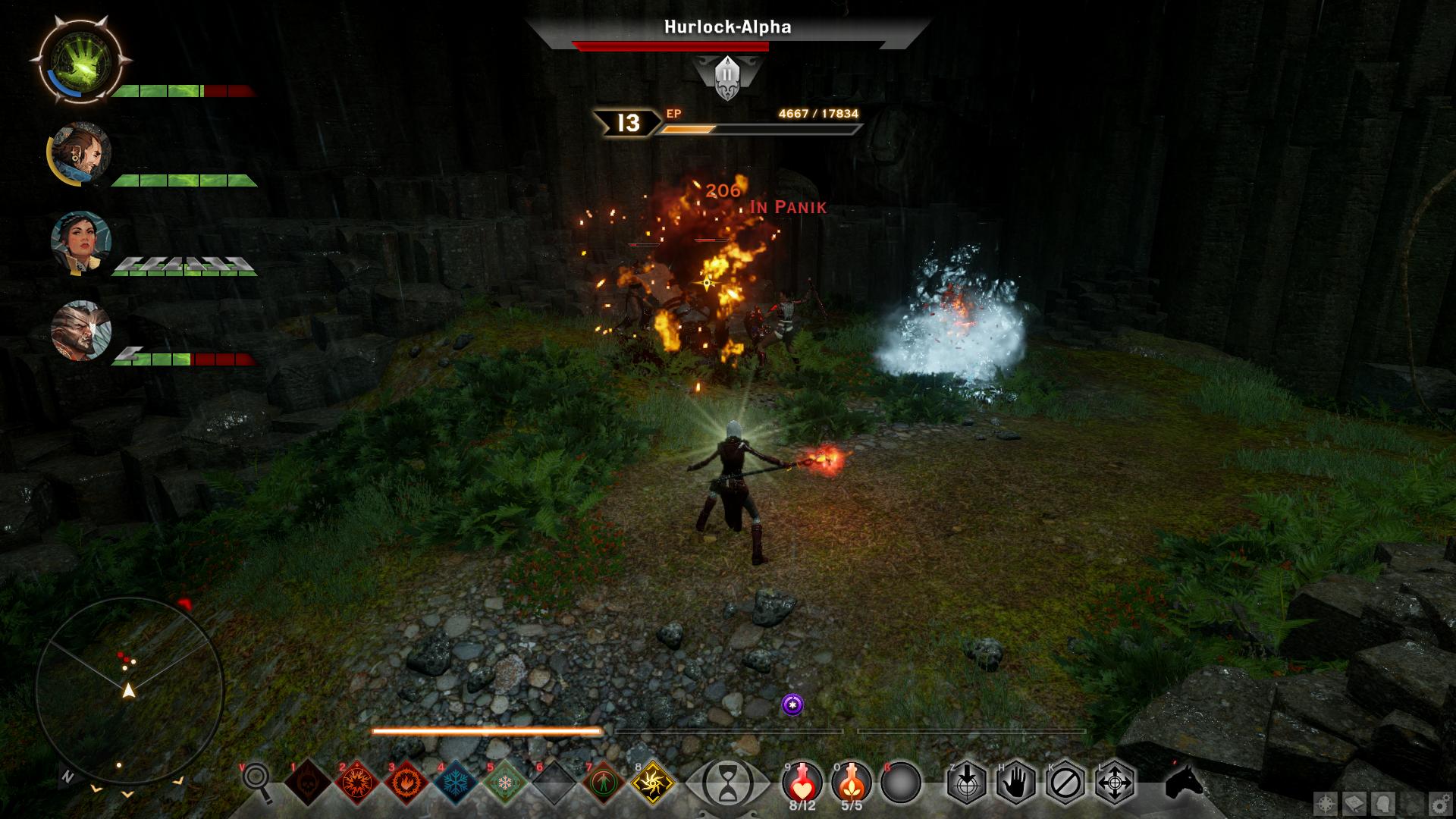Activate the green snowflake ability in slot 5
This screenshot has width=1456, height=819.
point(506,782)
